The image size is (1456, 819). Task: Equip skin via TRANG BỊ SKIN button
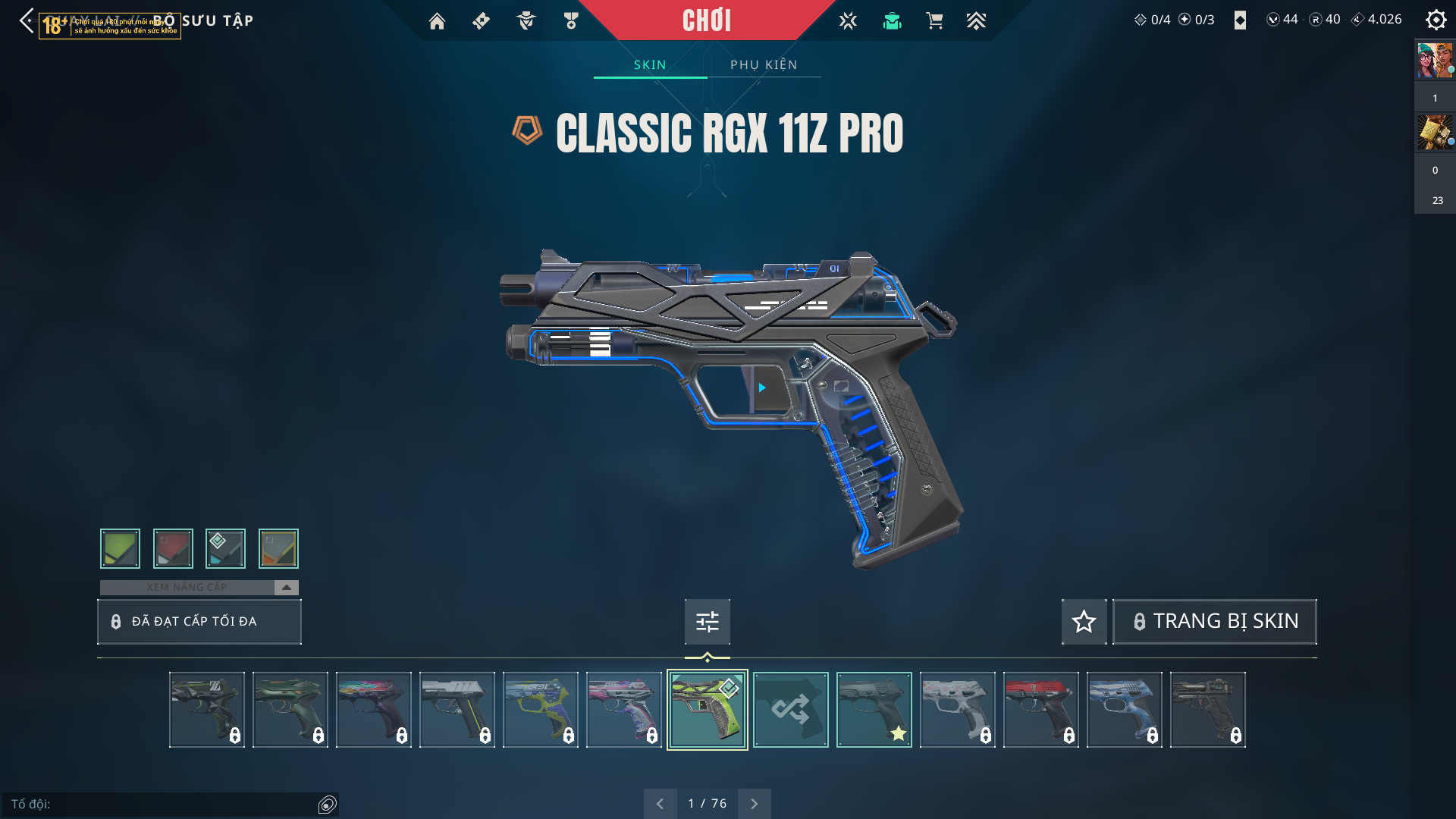(1214, 622)
